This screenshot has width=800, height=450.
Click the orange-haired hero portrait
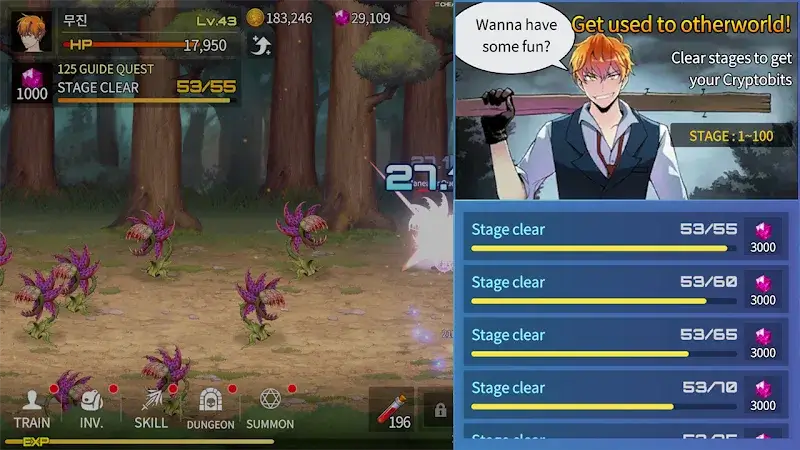pos(31,31)
